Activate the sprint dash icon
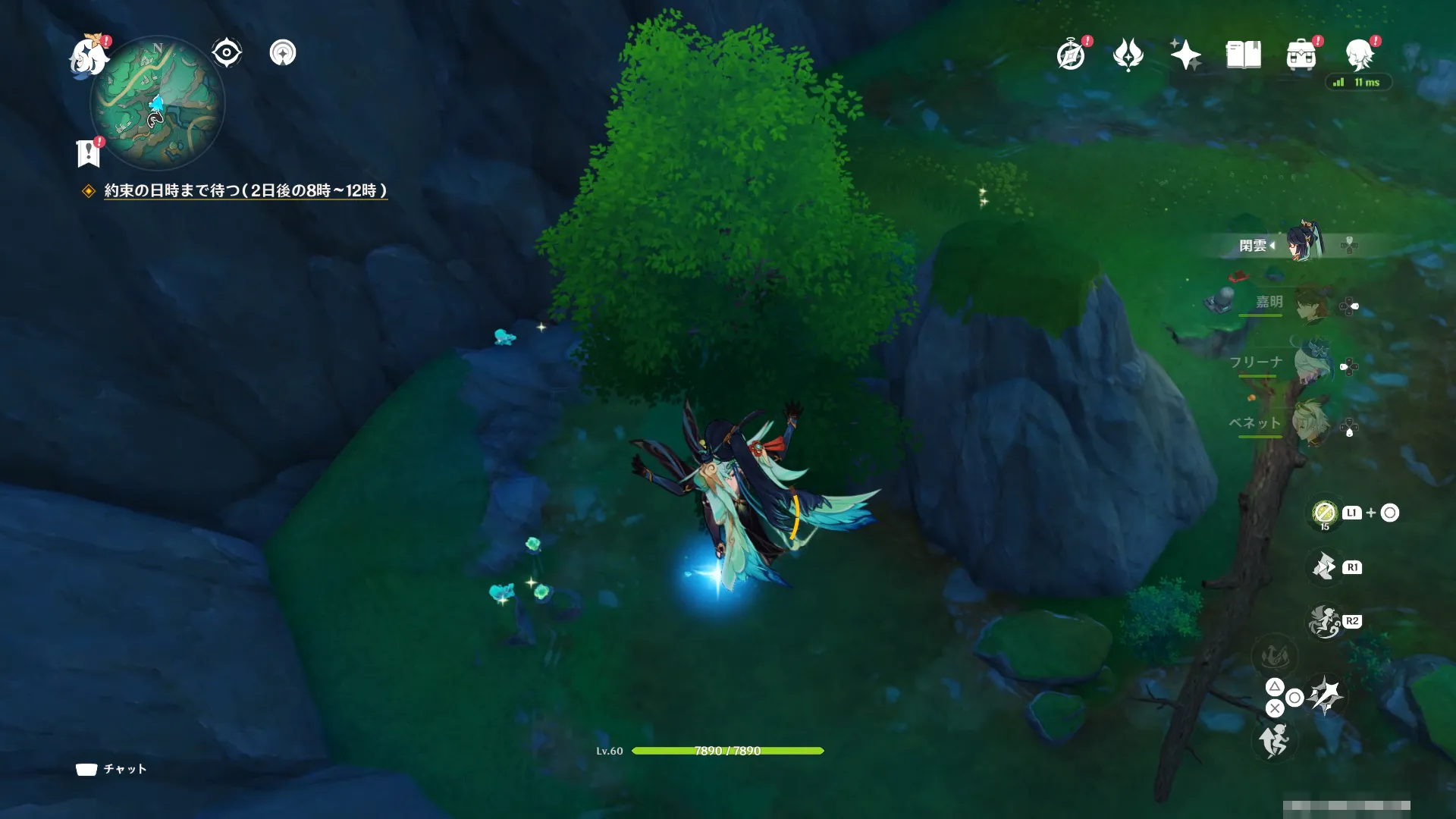This screenshot has height=819, width=1456. click(1274, 740)
